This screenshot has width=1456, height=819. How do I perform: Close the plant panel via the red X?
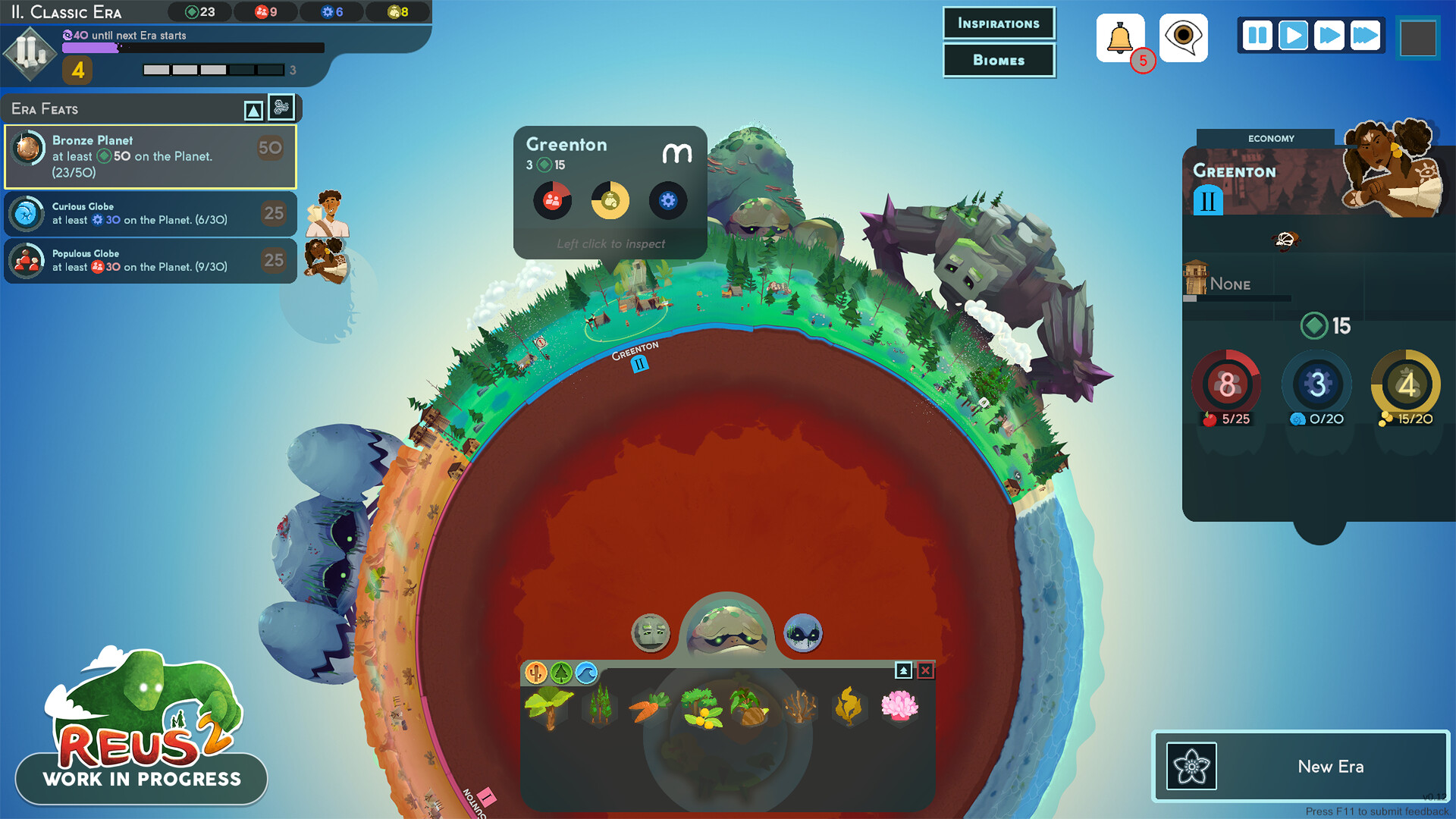click(924, 672)
